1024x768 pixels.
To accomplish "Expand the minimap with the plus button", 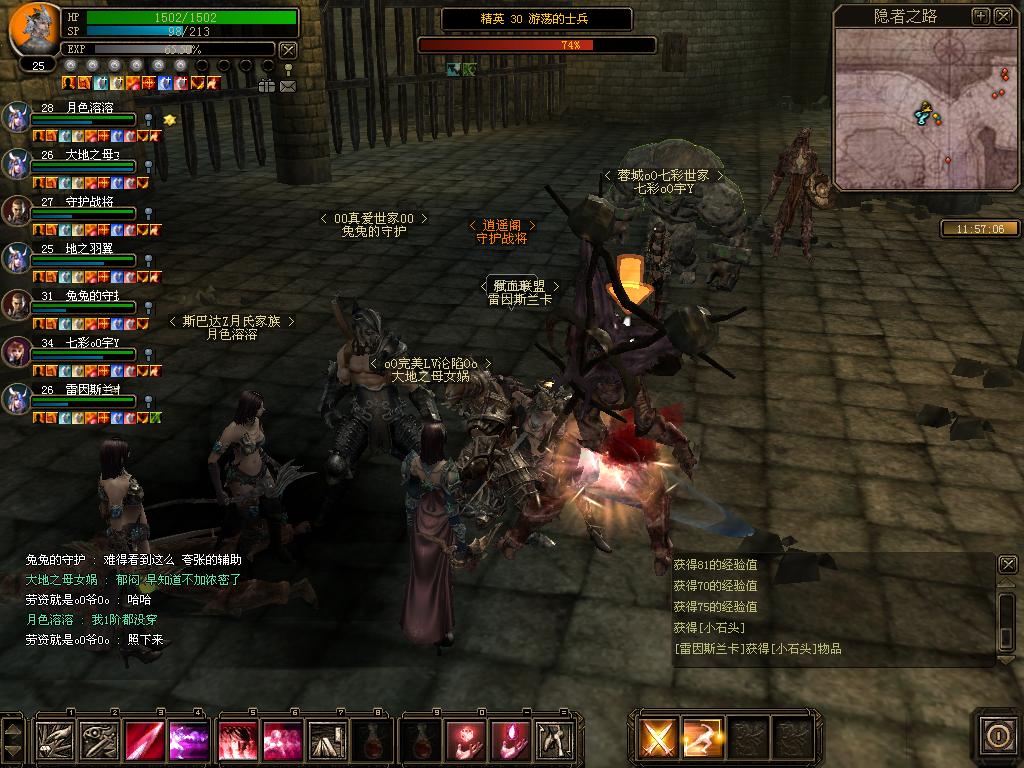I will tap(981, 16).
